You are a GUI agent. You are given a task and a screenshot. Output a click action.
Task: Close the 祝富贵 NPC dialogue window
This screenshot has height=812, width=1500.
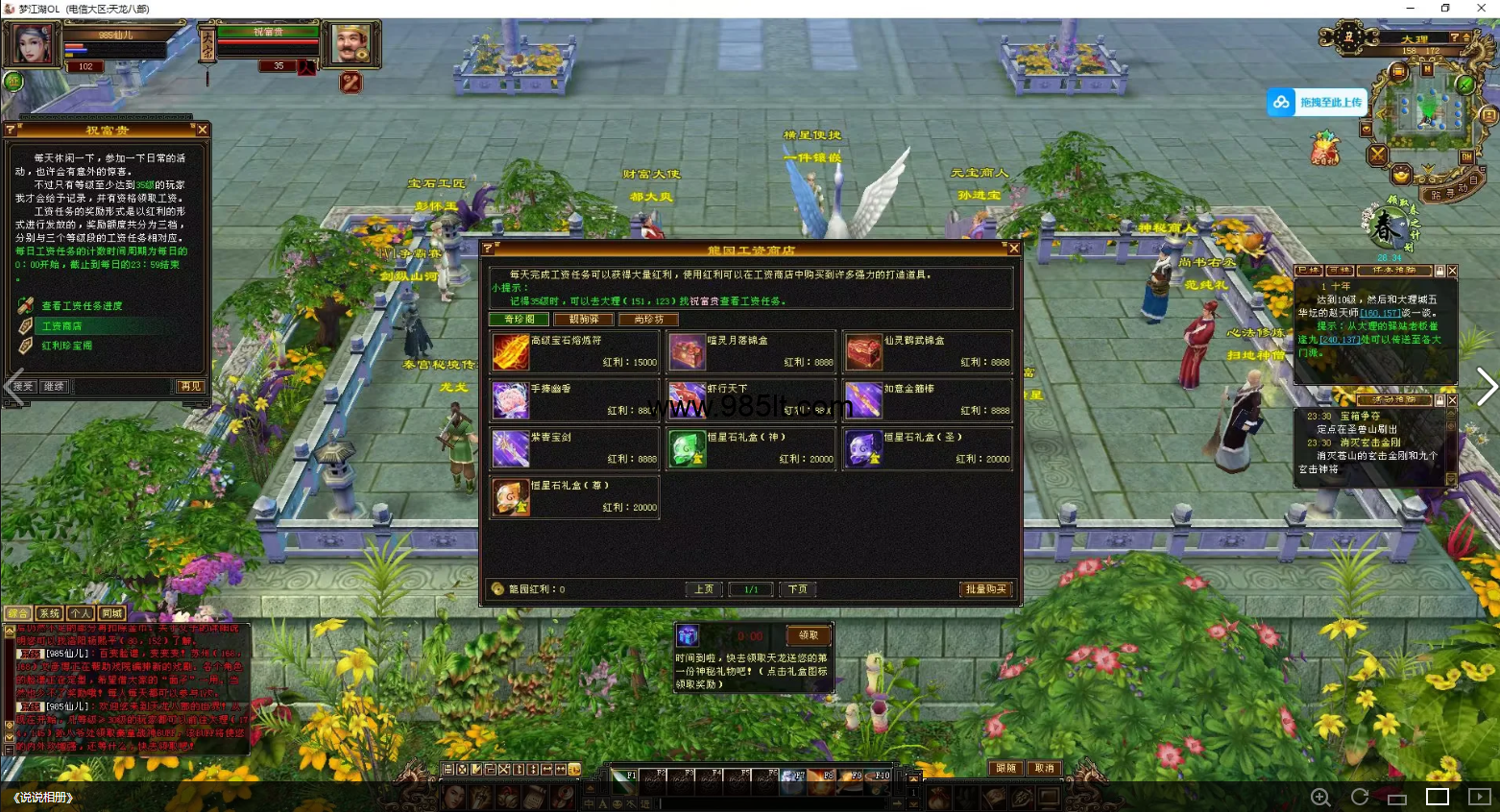[x=202, y=130]
